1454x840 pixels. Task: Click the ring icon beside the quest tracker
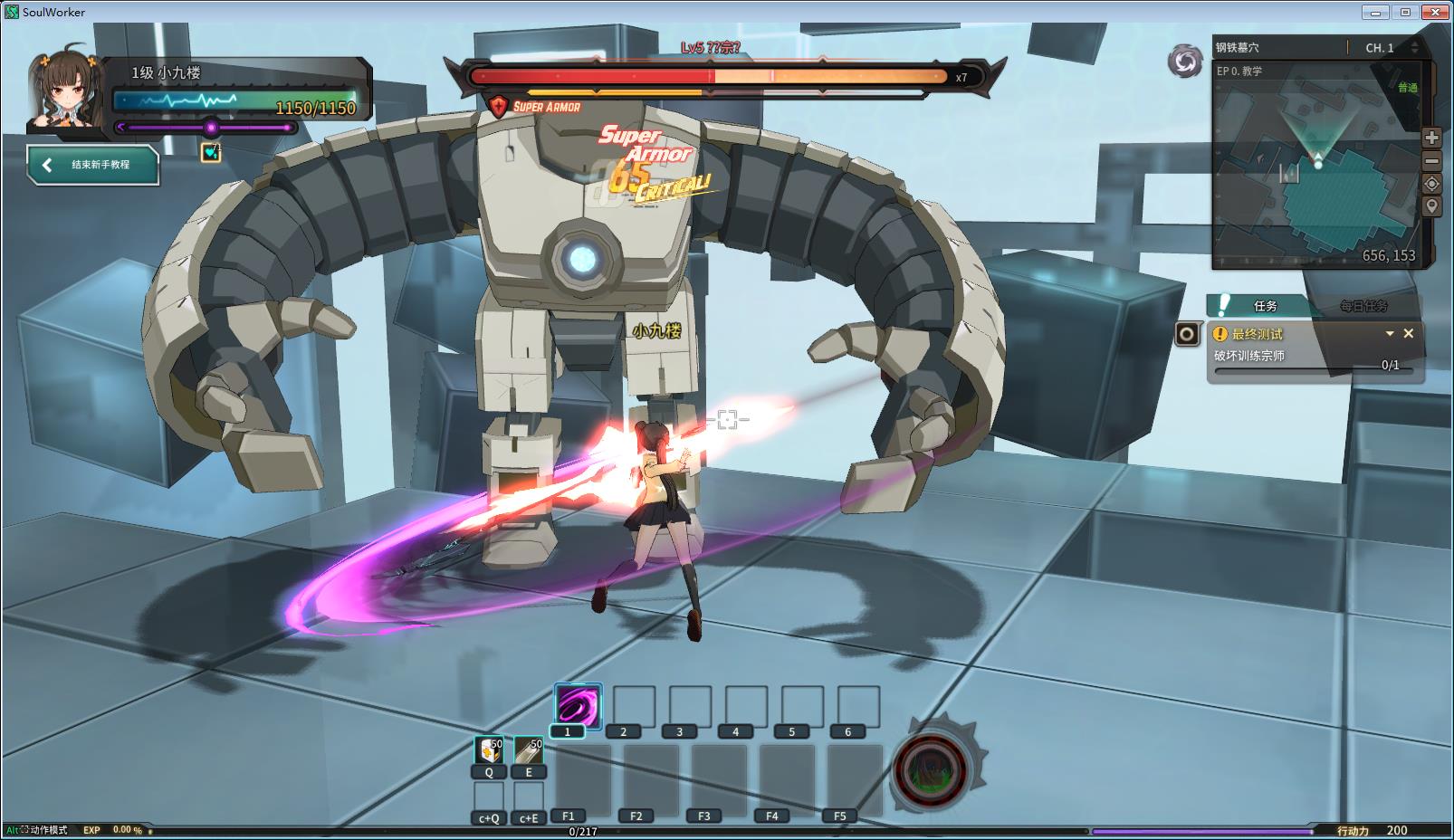(x=1187, y=335)
